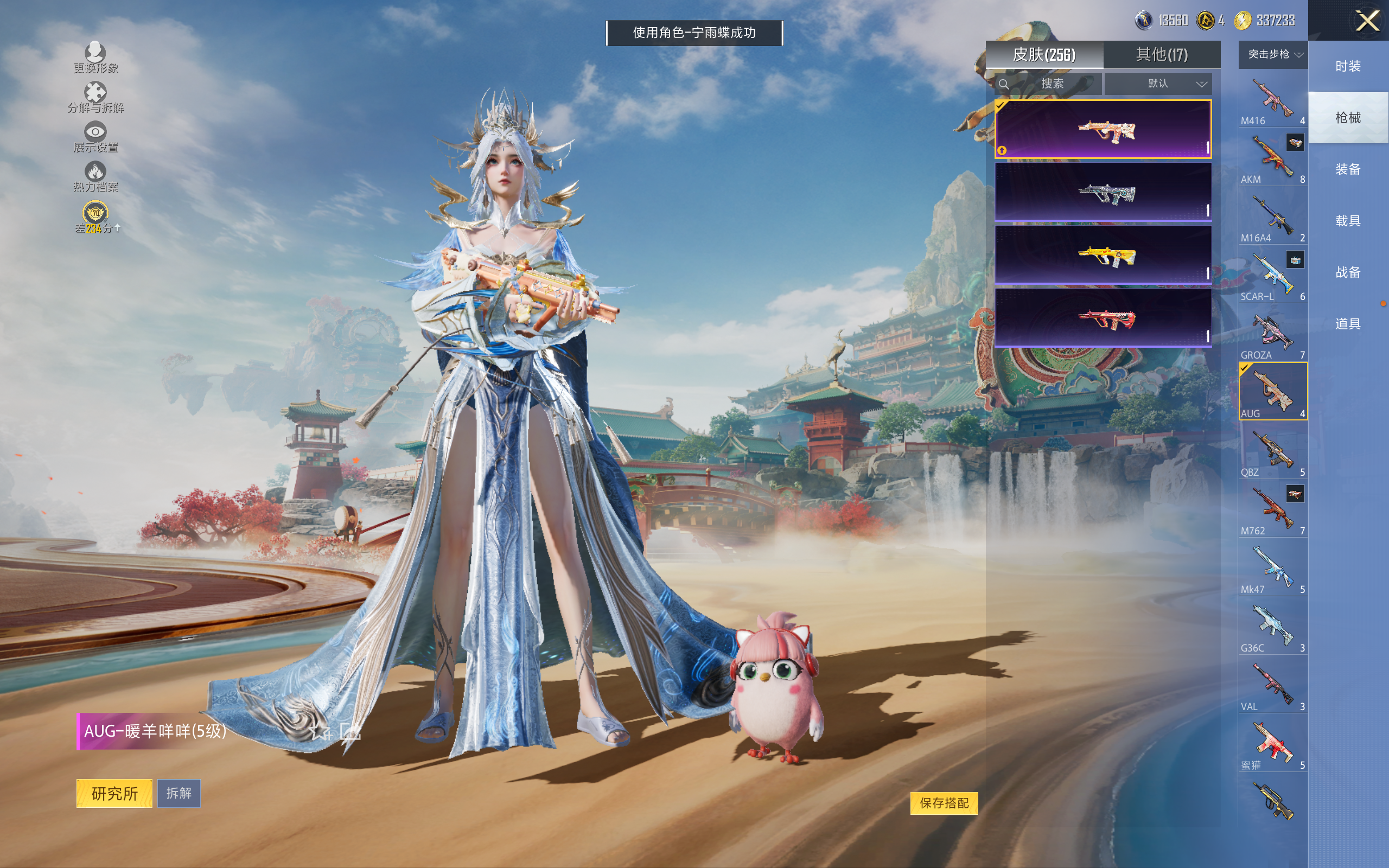Switch to the 载具 category

pyautogui.click(x=1347, y=221)
